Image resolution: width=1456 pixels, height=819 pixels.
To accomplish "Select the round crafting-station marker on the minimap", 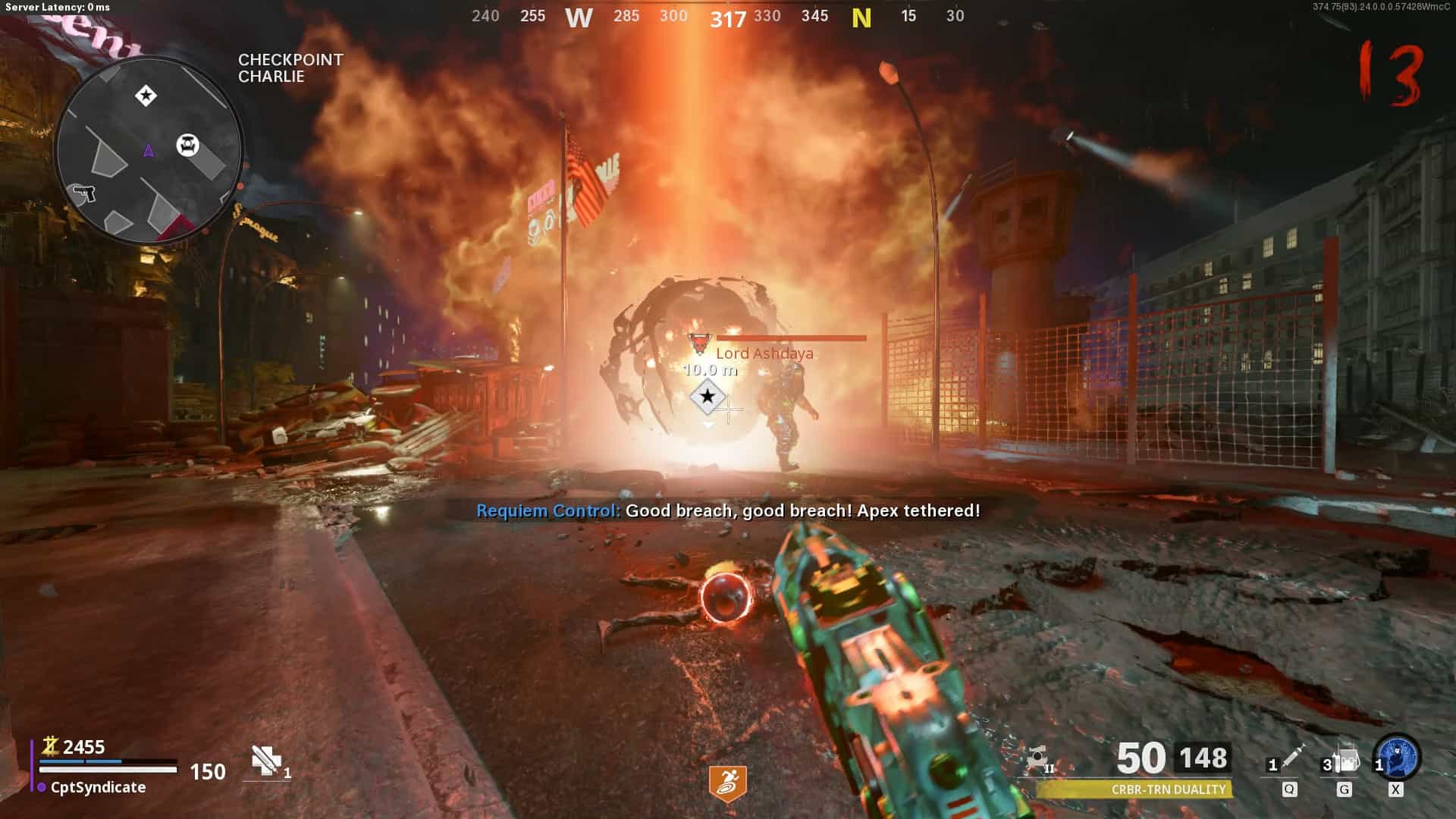I will pyautogui.click(x=187, y=144).
